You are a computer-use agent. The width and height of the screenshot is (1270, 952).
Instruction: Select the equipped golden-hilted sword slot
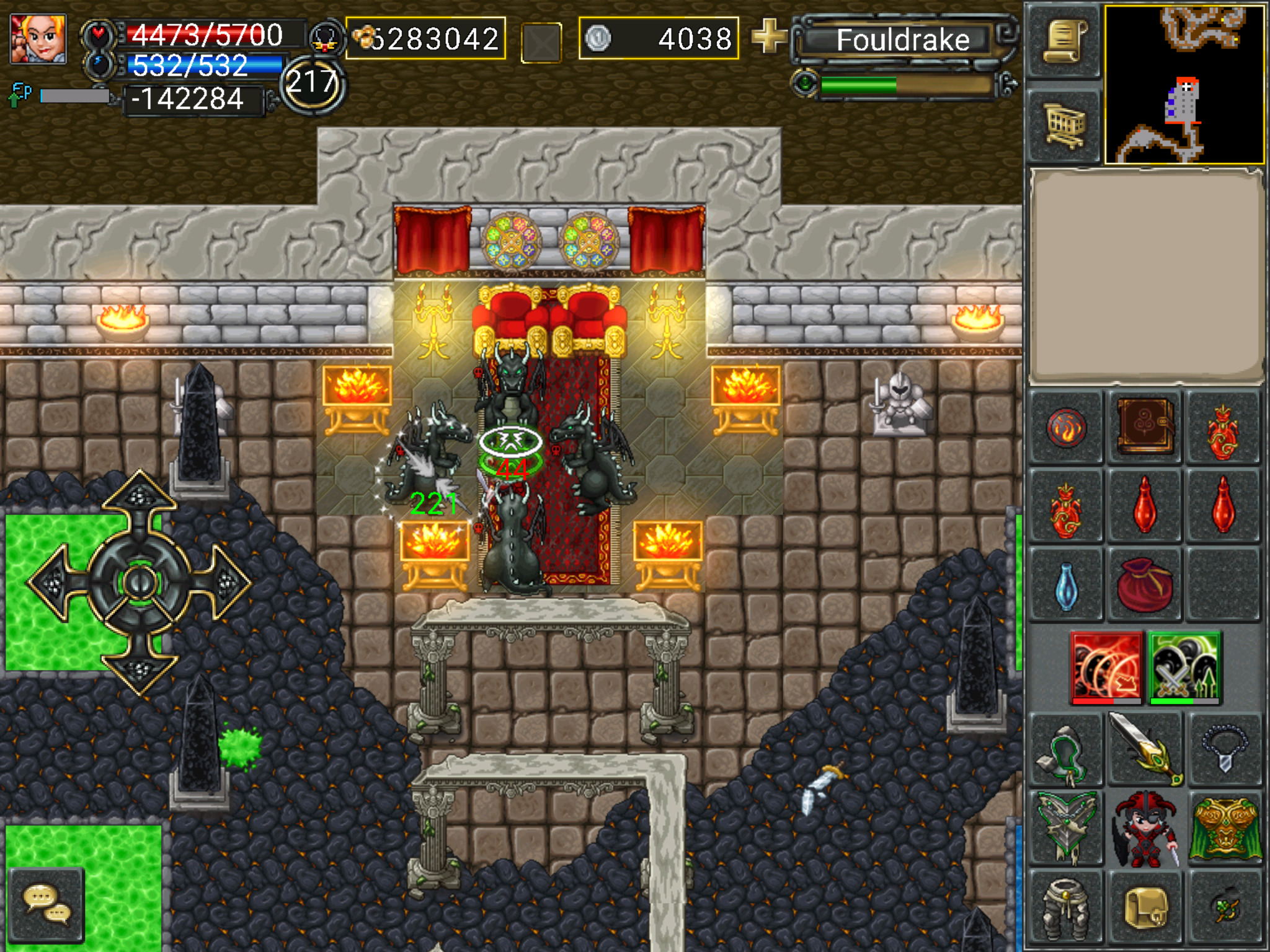(x=1145, y=748)
